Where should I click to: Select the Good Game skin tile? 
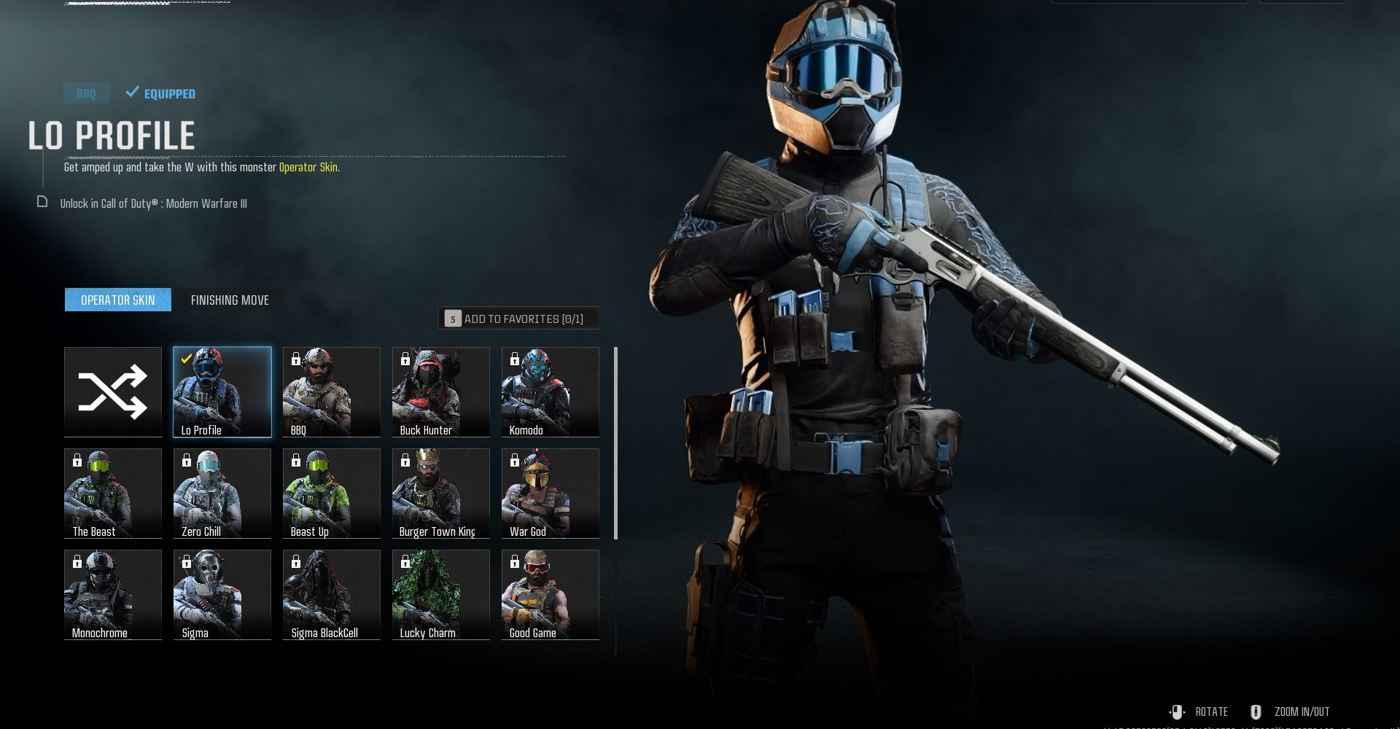pyautogui.click(x=550, y=594)
